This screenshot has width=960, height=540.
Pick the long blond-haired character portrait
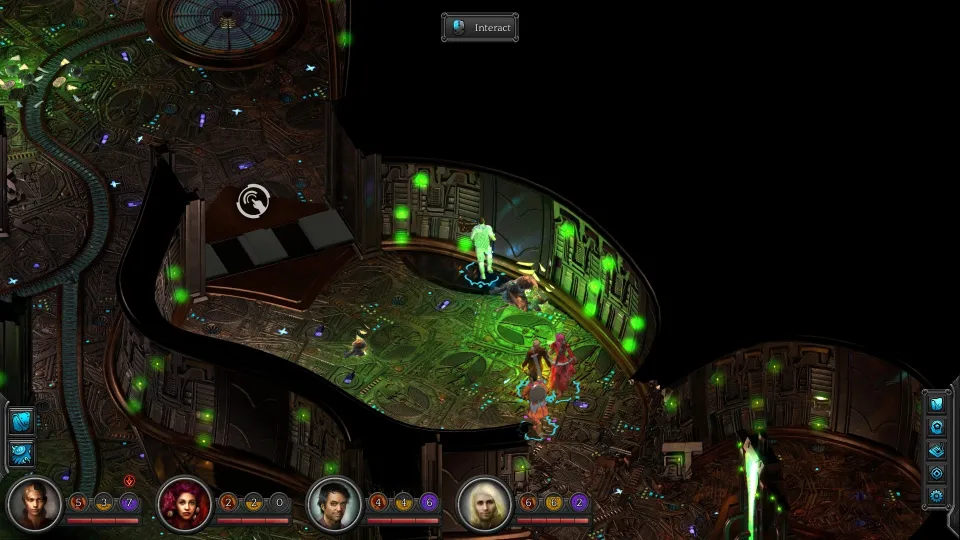click(485, 503)
